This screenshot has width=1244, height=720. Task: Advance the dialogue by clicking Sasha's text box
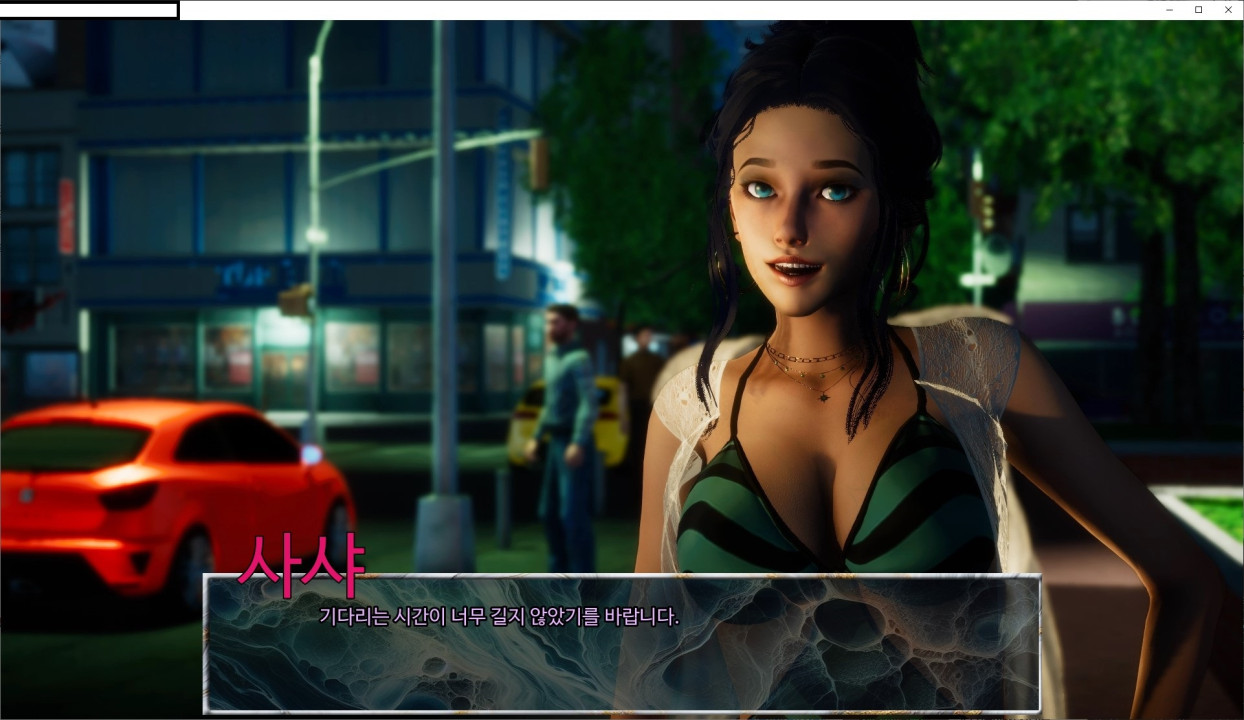coord(621,643)
